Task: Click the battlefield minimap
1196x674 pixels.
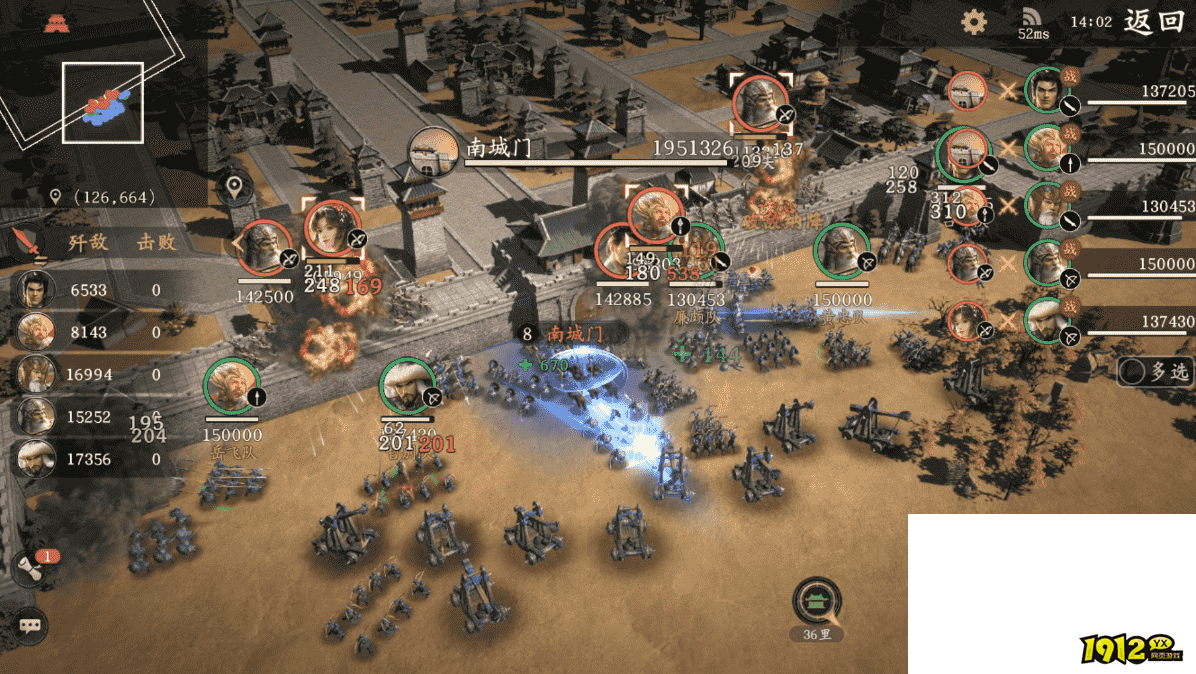Action: click(103, 102)
